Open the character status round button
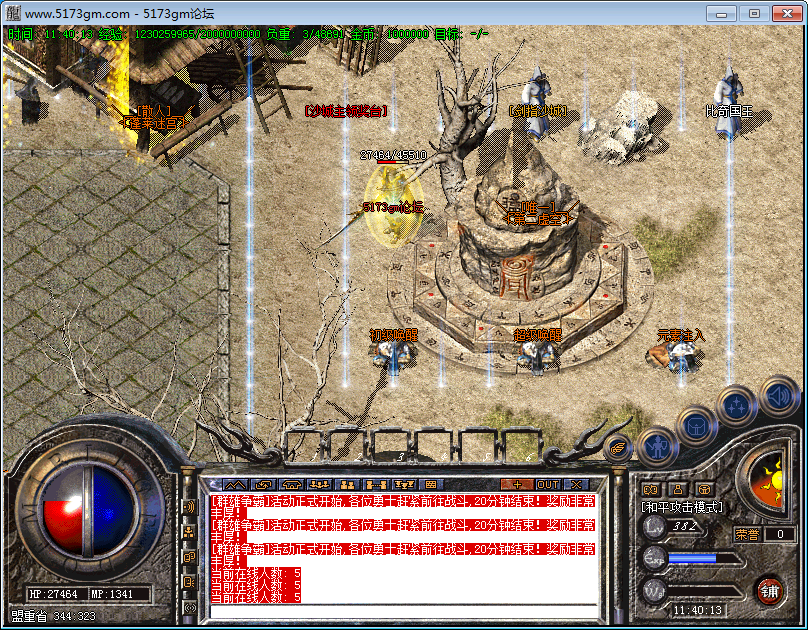 pyautogui.click(x=657, y=445)
